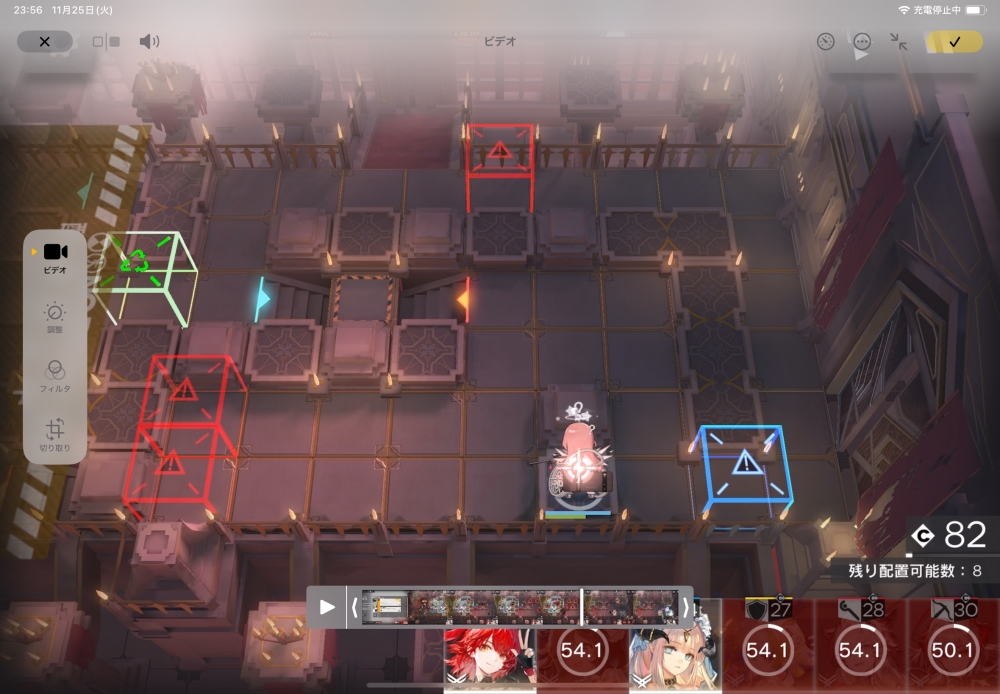Close the video editor with the X
This screenshot has width=1000, height=694.
[45, 42]
